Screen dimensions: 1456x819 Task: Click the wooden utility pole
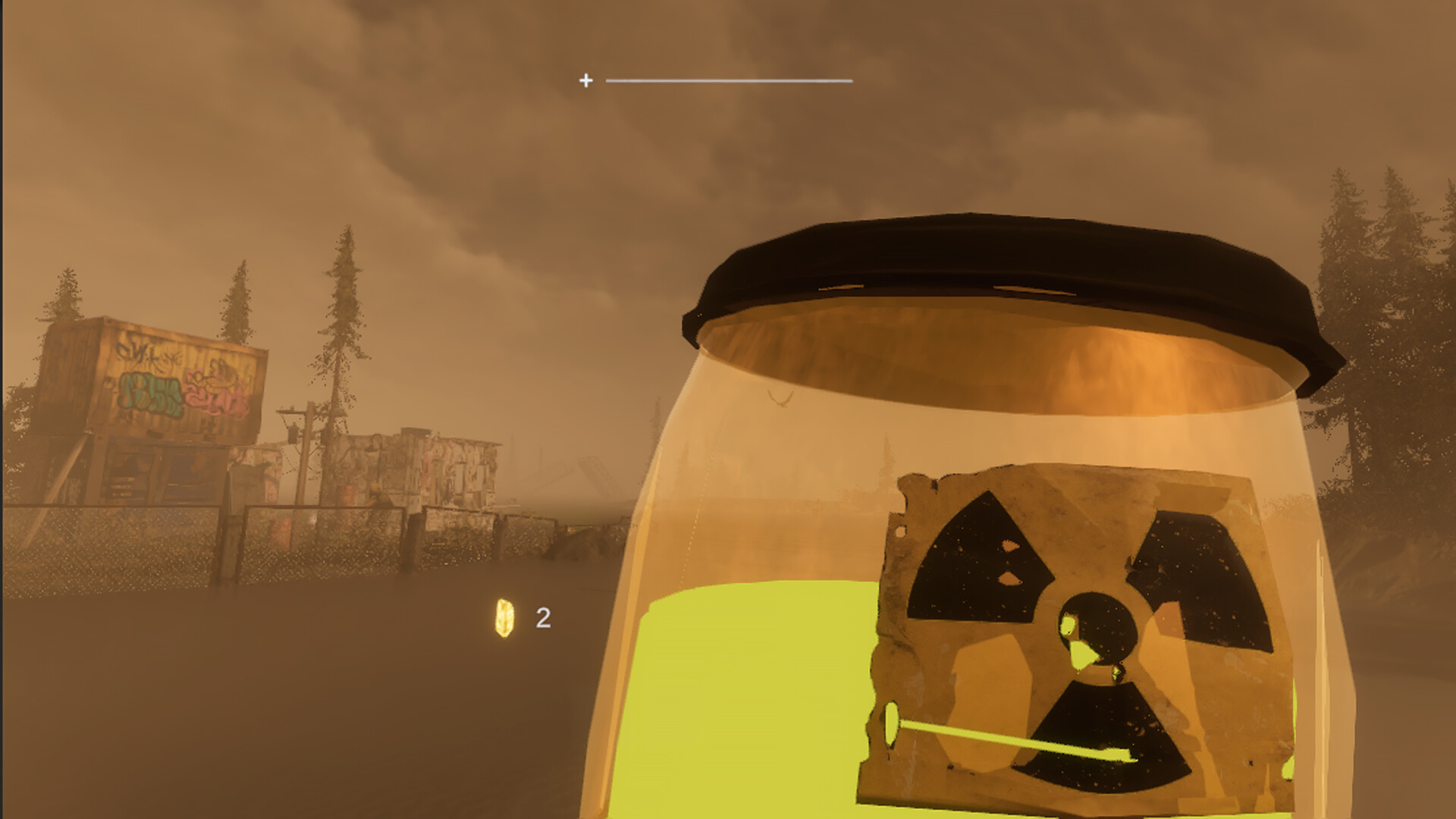(x=303, y=455)
